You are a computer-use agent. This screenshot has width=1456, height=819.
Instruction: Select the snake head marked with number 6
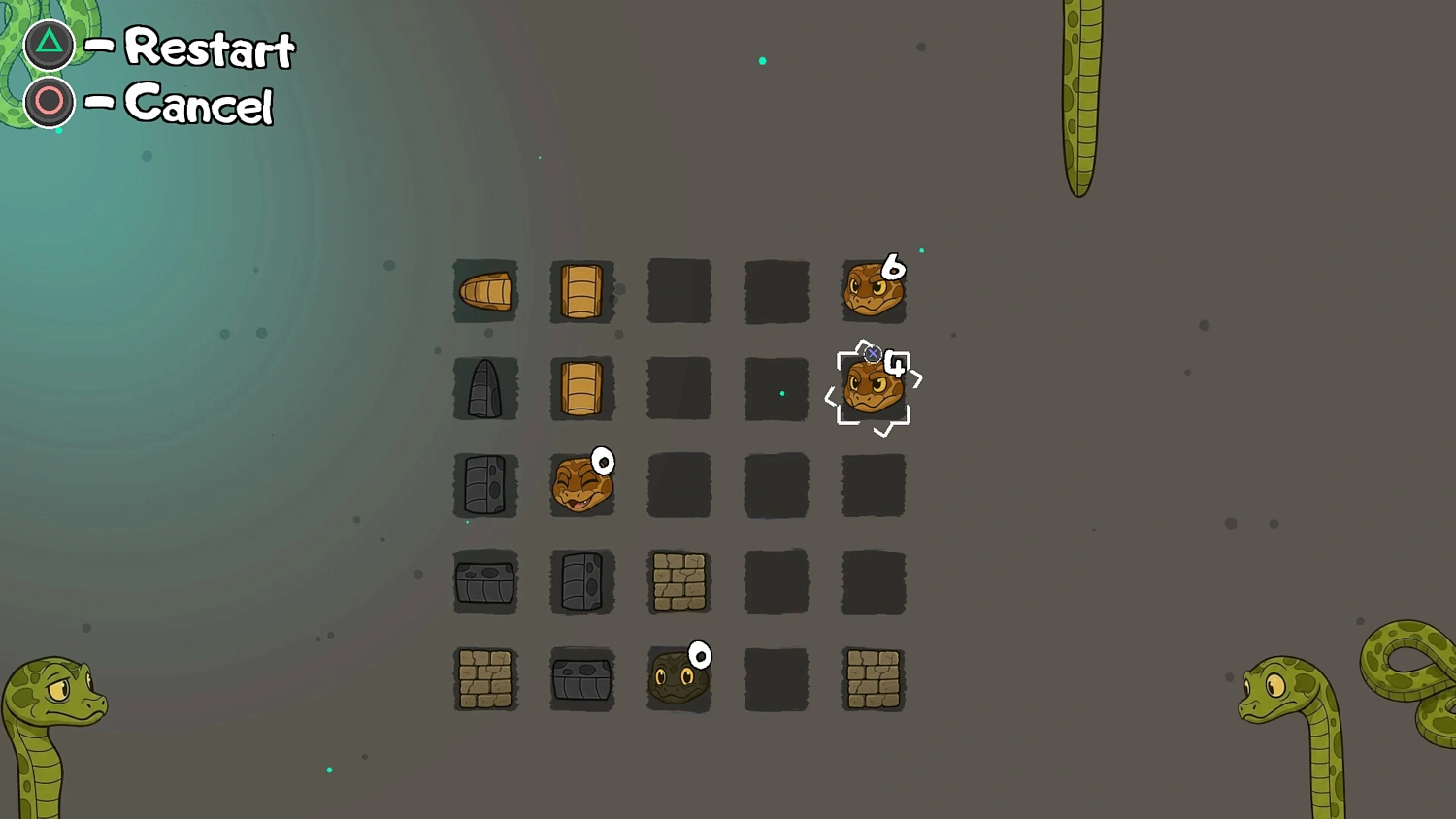point(873,288)
